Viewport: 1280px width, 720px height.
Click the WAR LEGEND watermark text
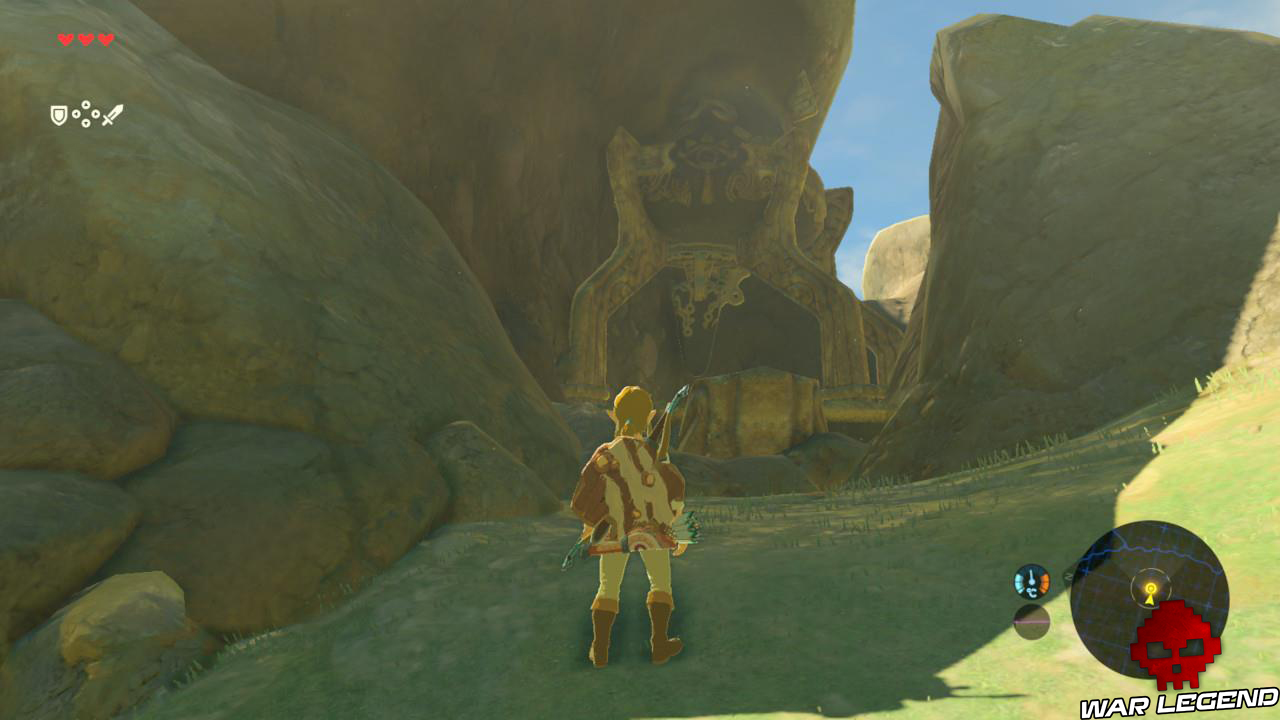(1180, 704)
